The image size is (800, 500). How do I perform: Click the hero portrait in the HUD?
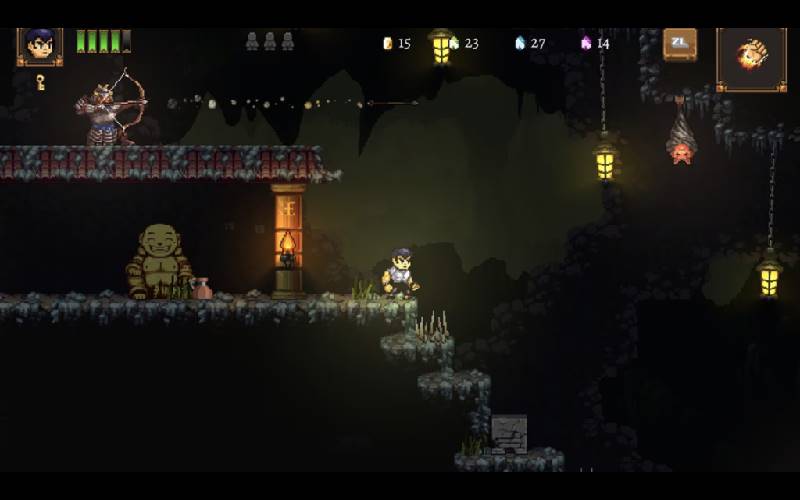[x=40, y=45]
